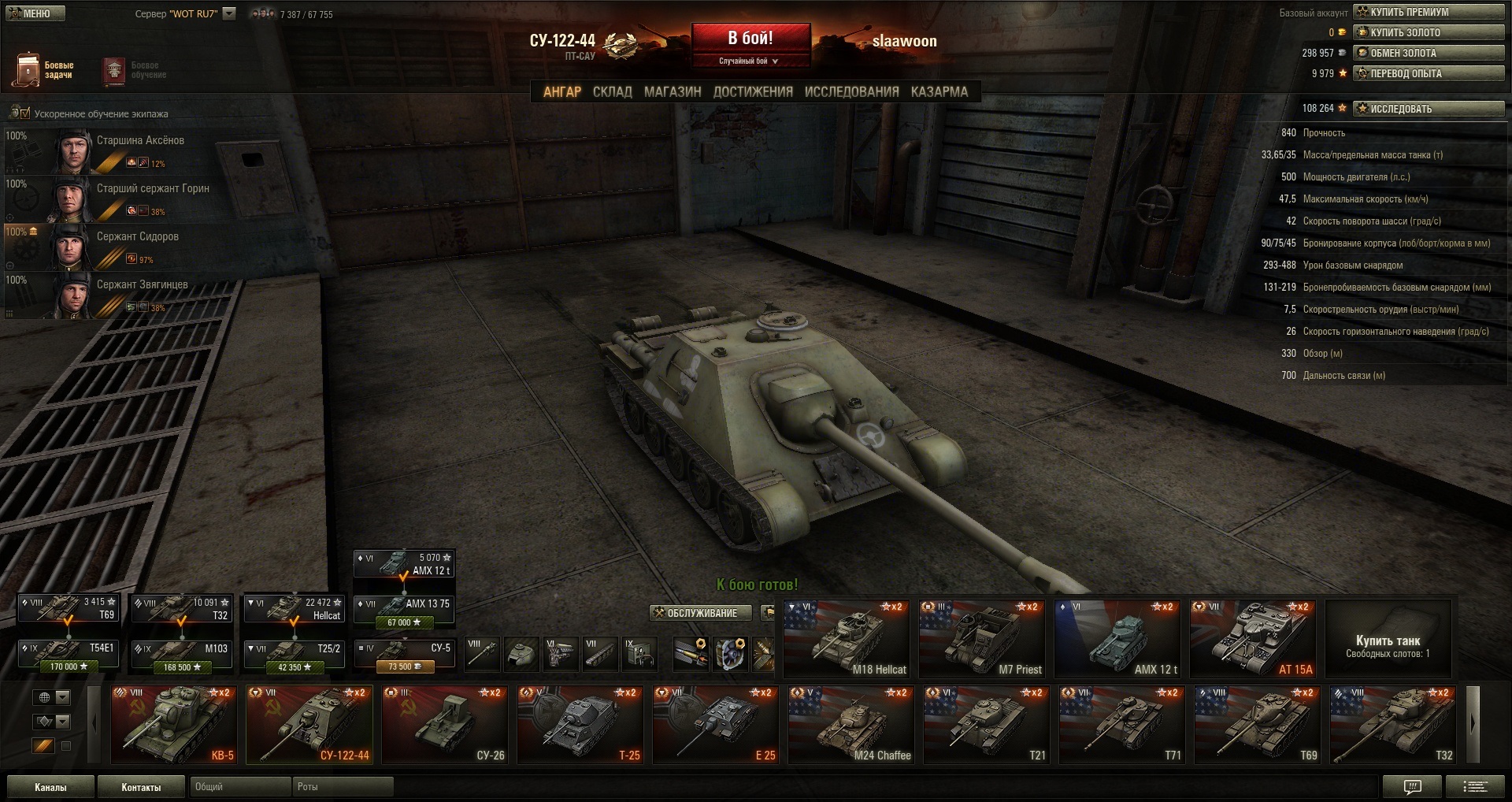Screen dimensions: 1512x802
Task: Open the МАГАЗИН tab
Action: point(672,91)
